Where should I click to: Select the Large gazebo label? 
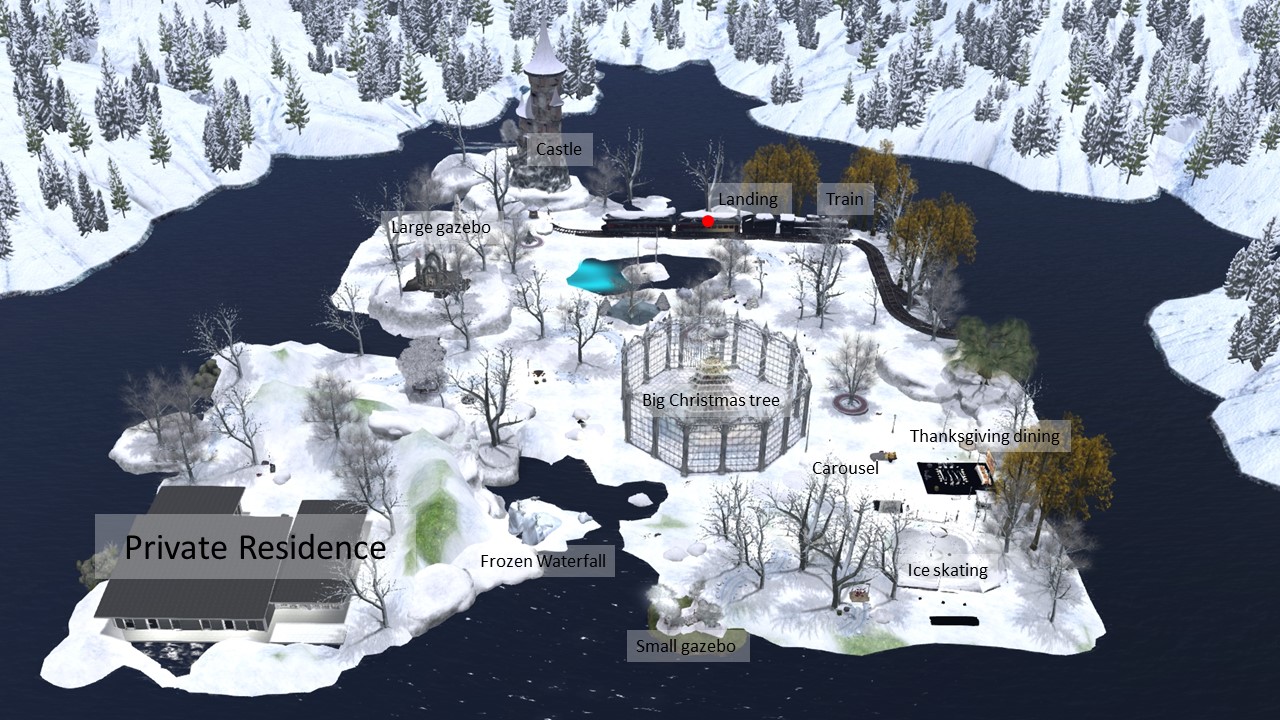441,227
